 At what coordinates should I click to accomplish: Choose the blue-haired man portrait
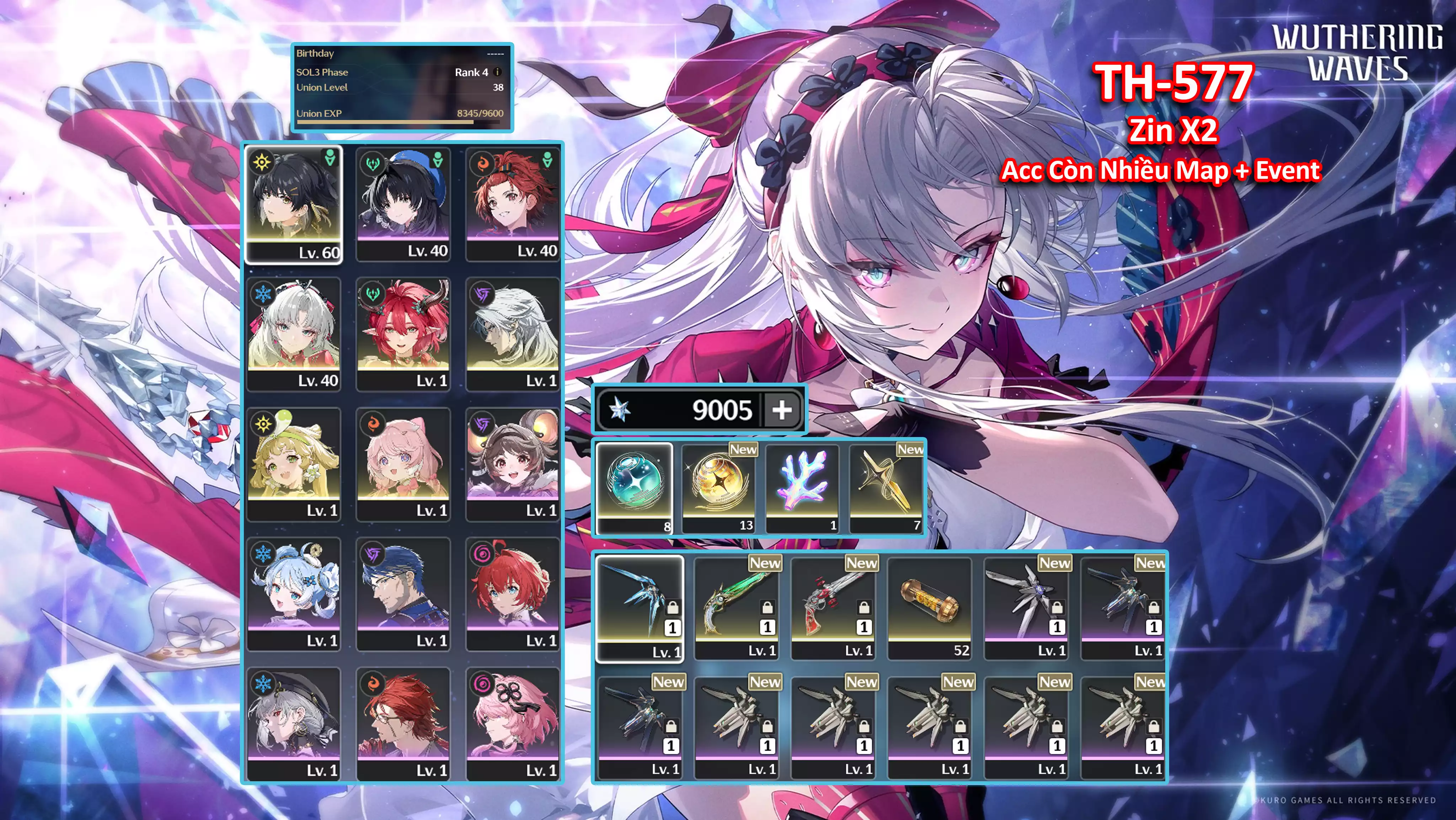click(x=403, y=594)
